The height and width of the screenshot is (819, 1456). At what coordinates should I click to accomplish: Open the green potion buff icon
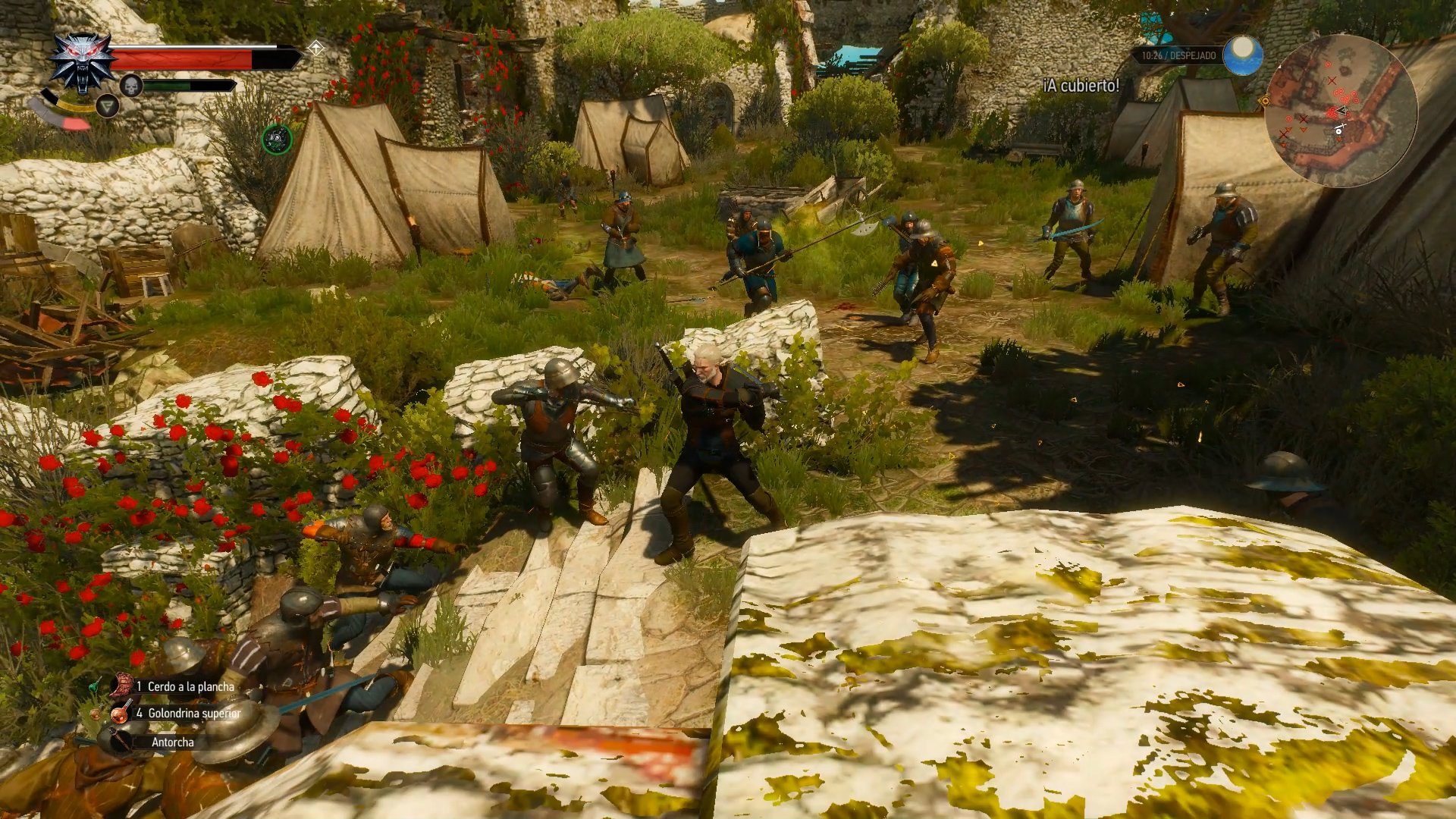(276, 140)
